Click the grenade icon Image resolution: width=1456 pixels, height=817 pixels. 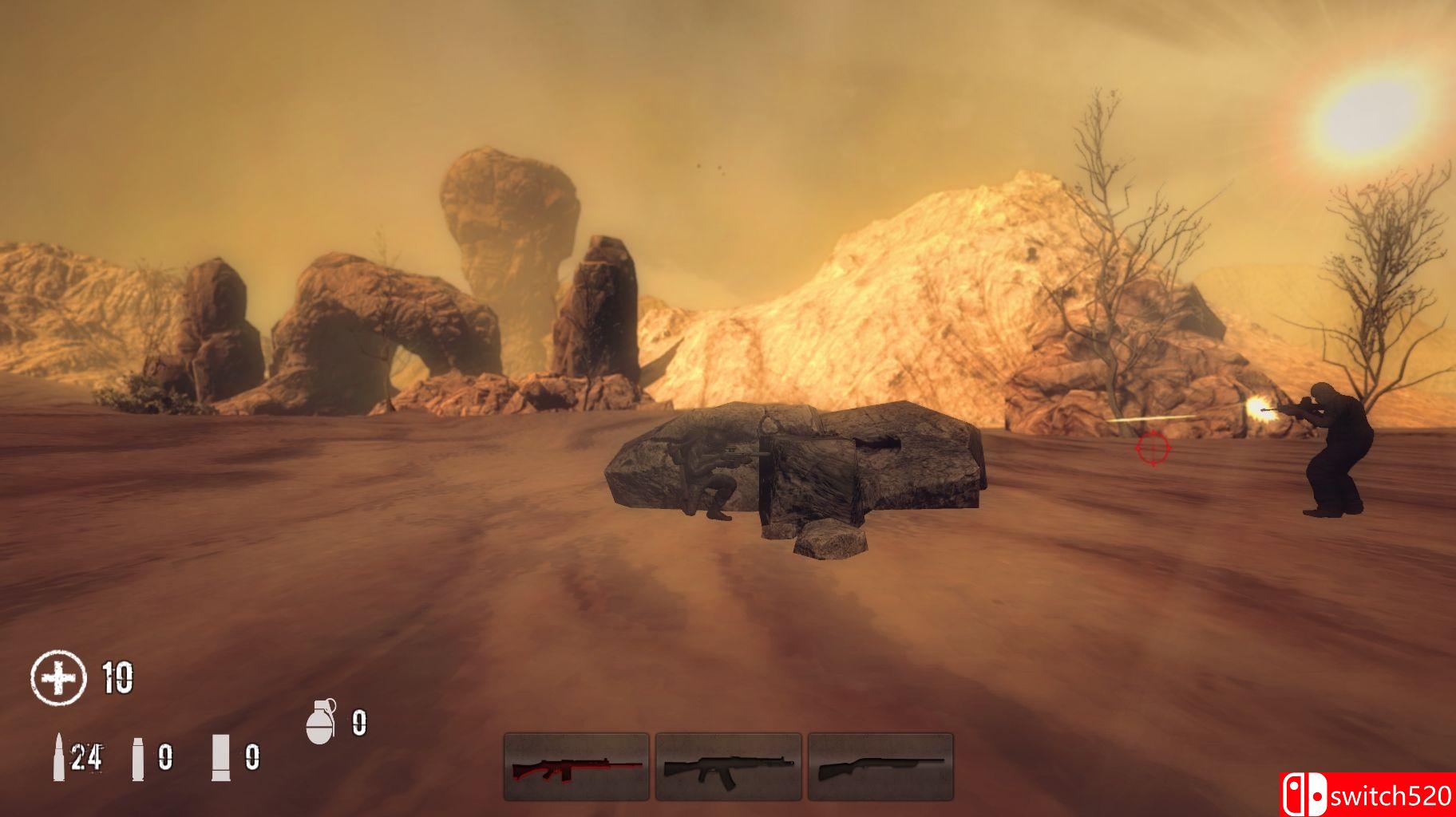pos(321,722)
